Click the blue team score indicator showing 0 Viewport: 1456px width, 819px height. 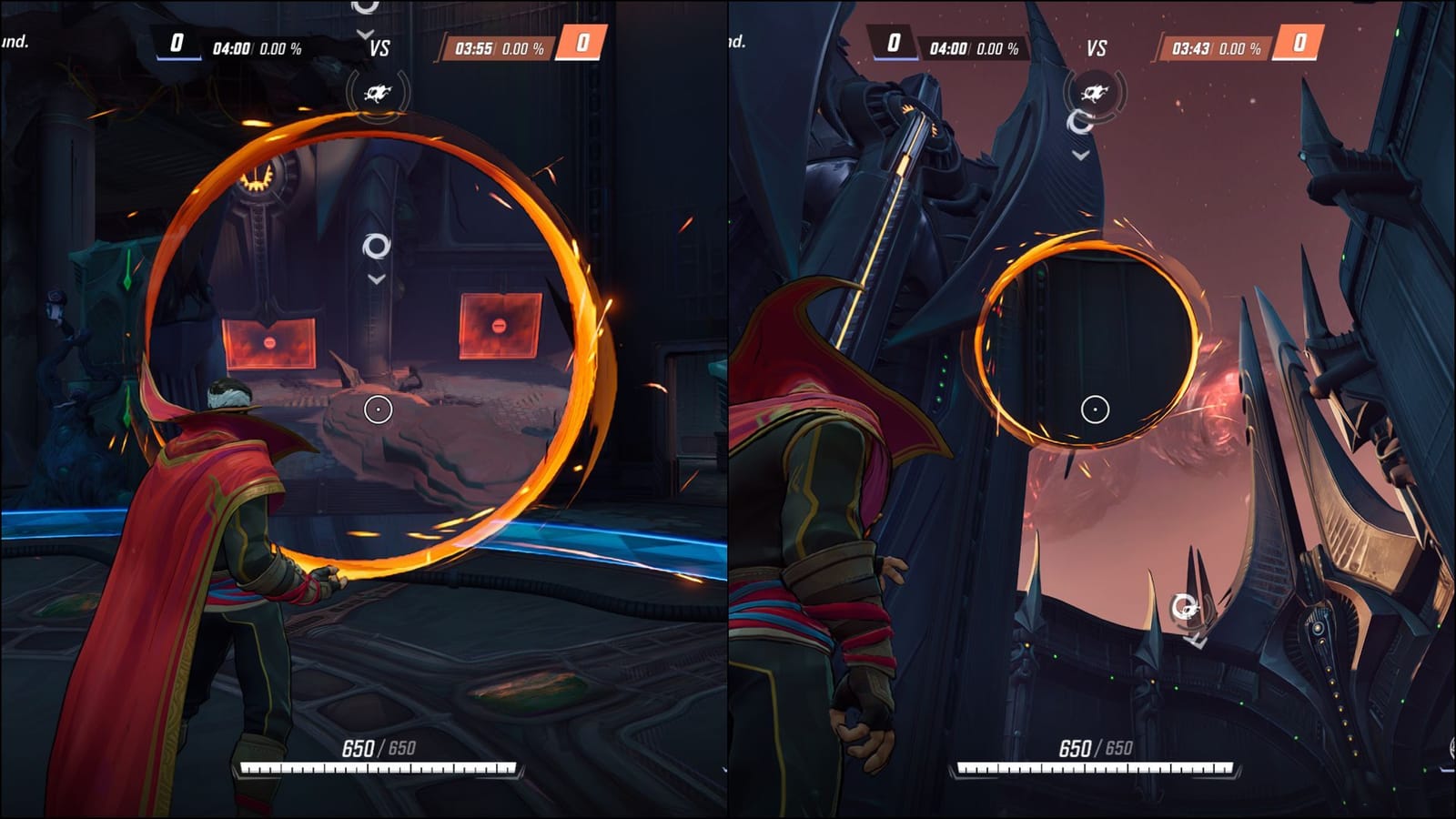pos(175,41)
